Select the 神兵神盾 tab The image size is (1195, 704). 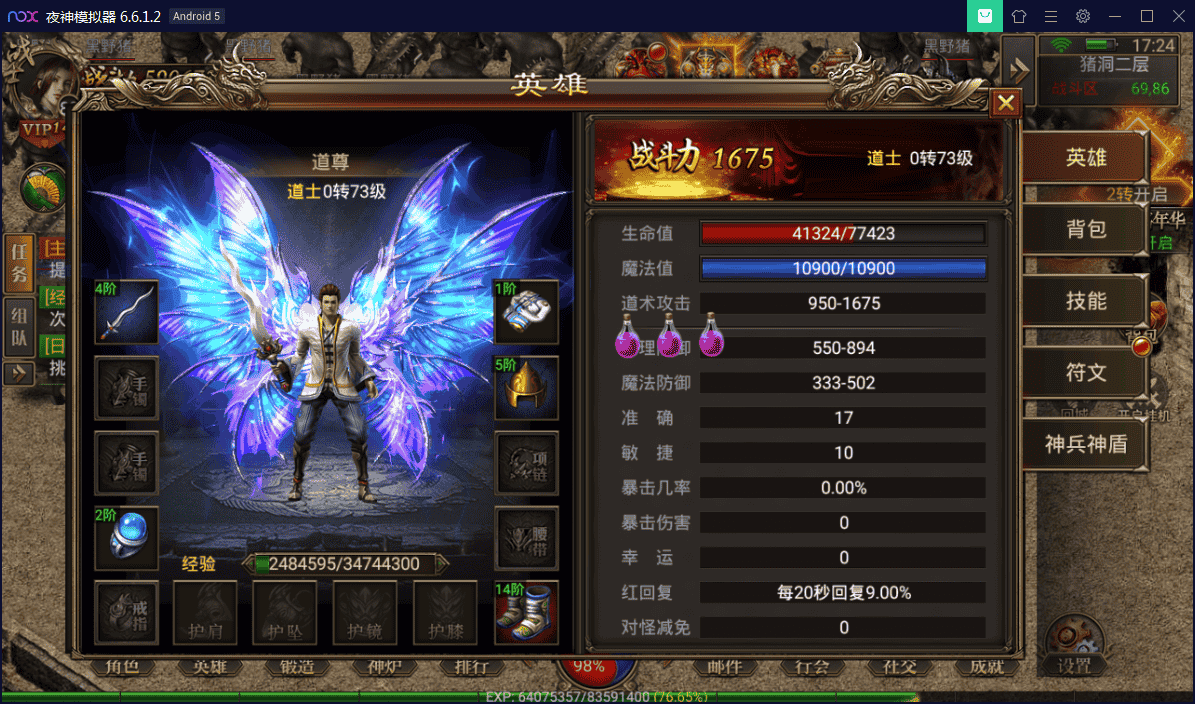[1084, 444]
